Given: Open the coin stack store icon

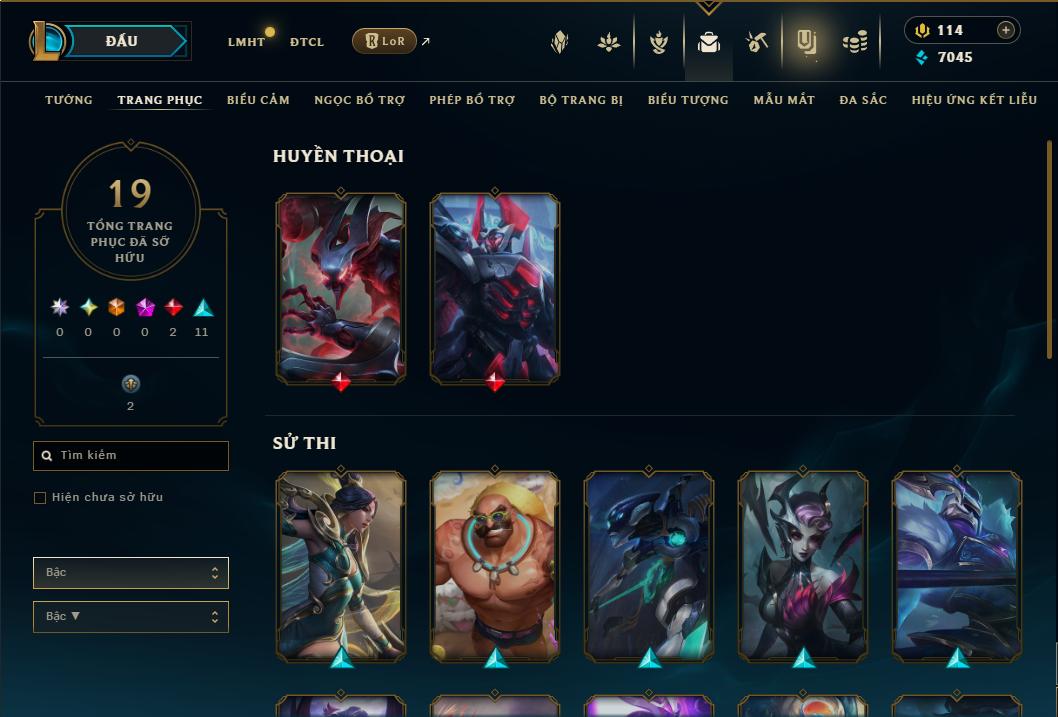Looking at the screenshot, I should point(854,42).
